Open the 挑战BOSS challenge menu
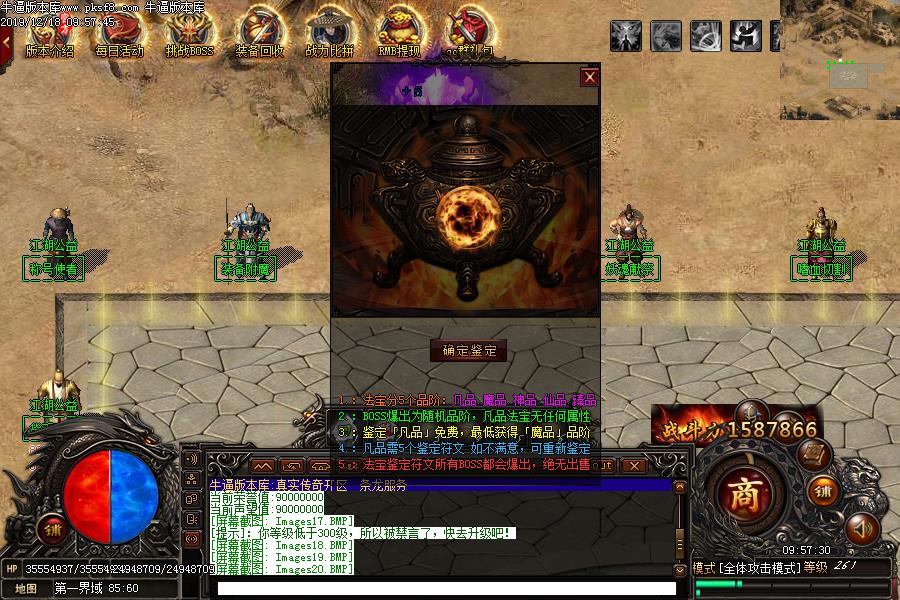 click(189, 36)
